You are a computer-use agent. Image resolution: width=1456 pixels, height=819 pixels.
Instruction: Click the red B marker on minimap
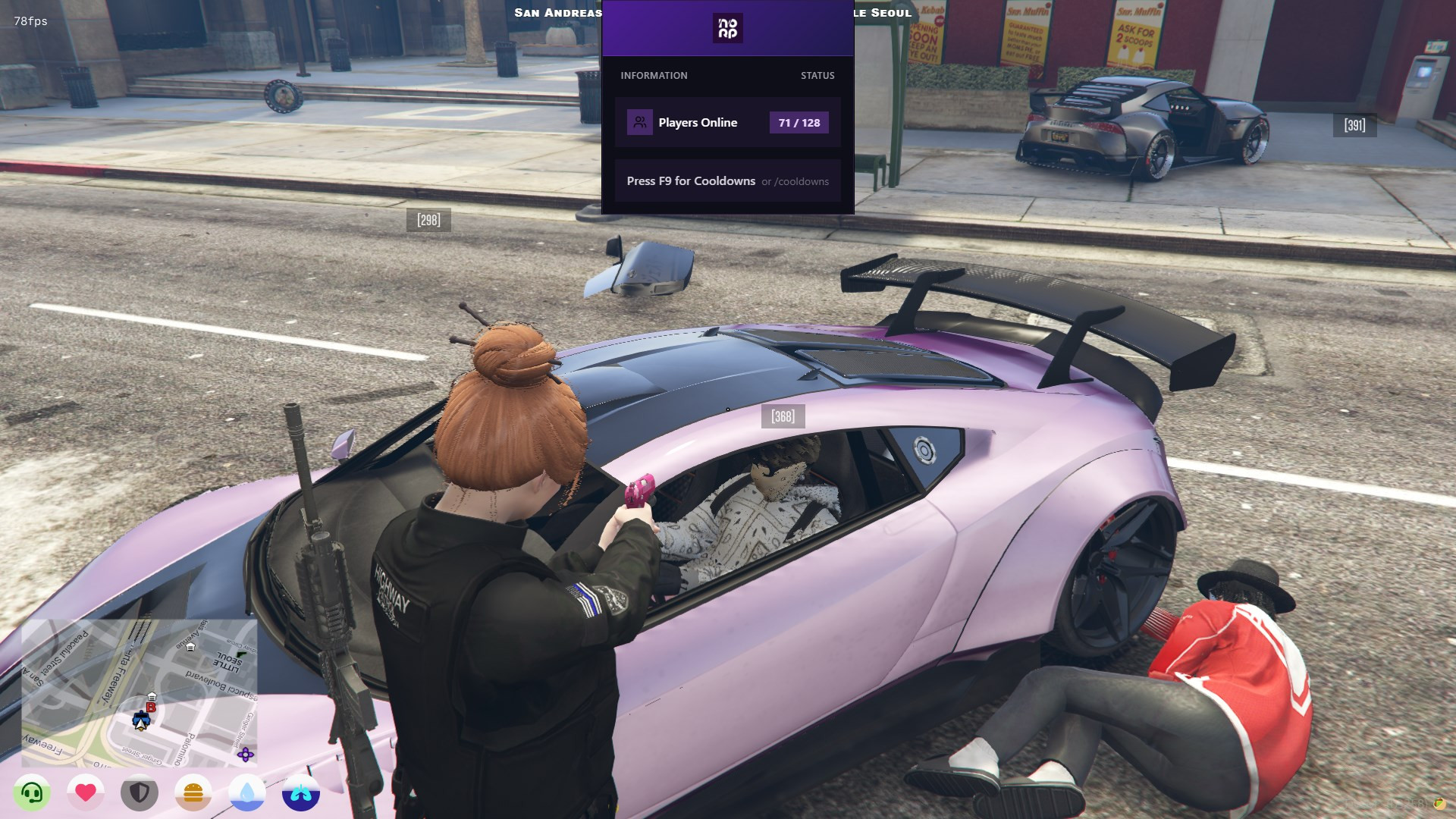tap(151, 708)
